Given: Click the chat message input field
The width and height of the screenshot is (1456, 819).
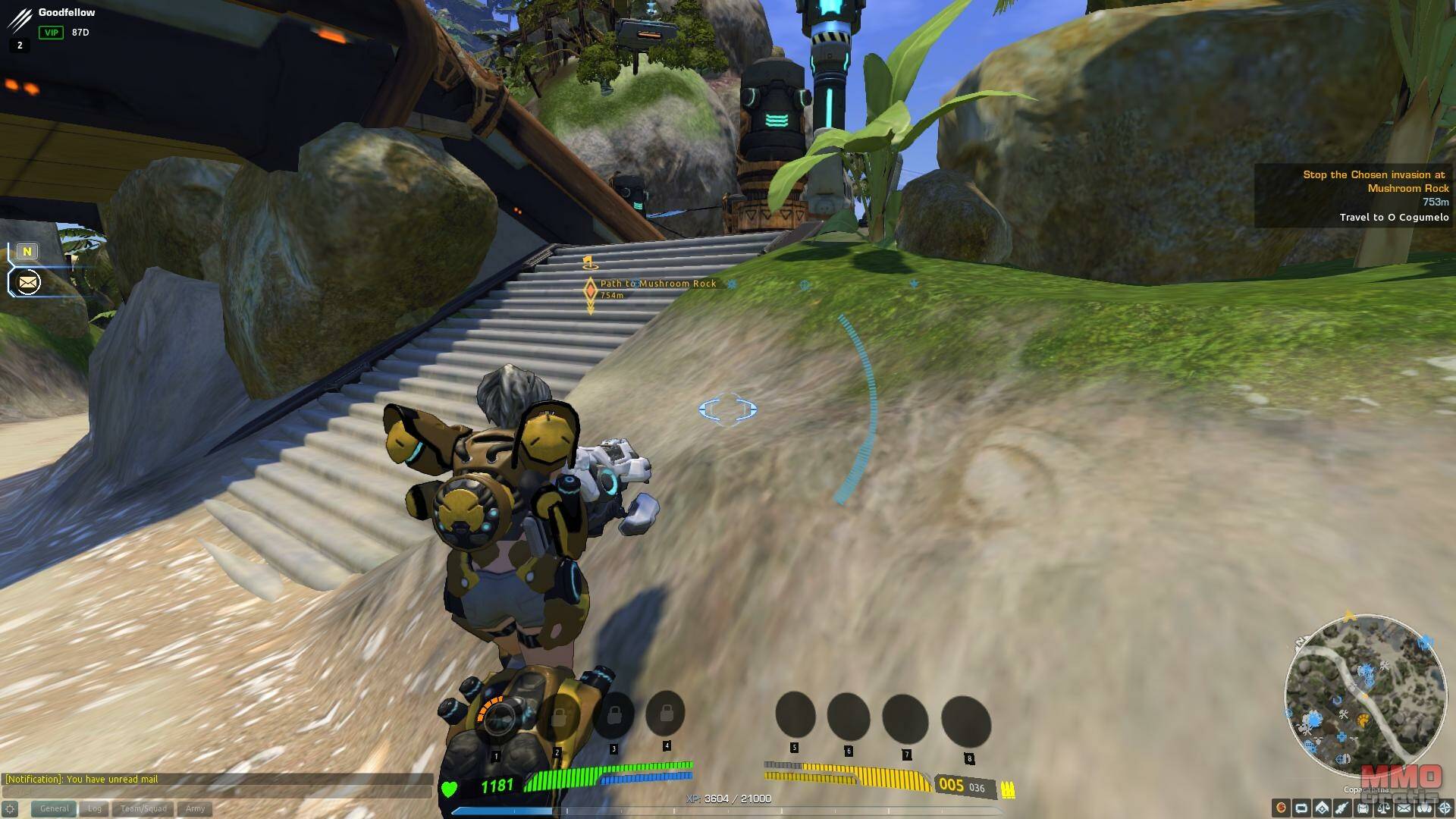Looking at the screenshot, I should 216,792.
